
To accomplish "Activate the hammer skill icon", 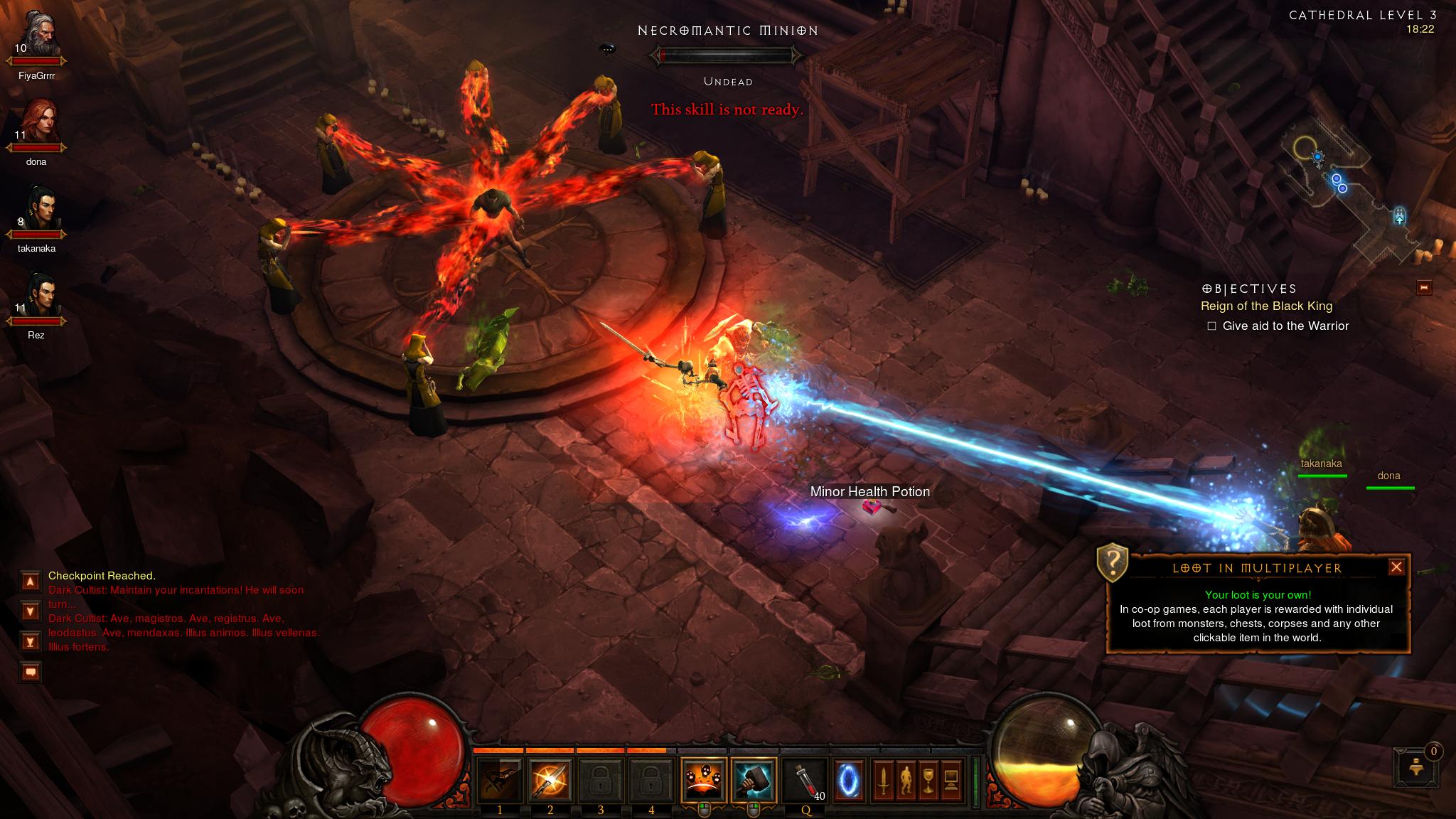I will (x=754, y=780).
